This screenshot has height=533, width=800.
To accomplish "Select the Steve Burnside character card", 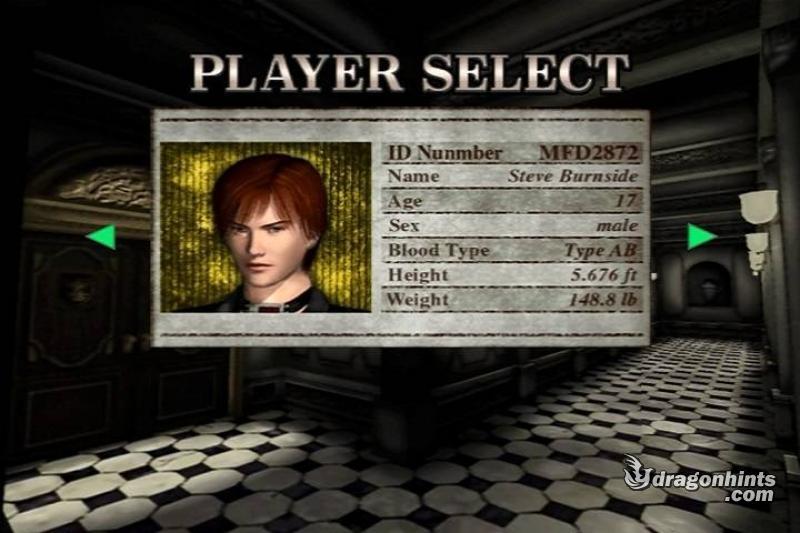I will (400, 228).
